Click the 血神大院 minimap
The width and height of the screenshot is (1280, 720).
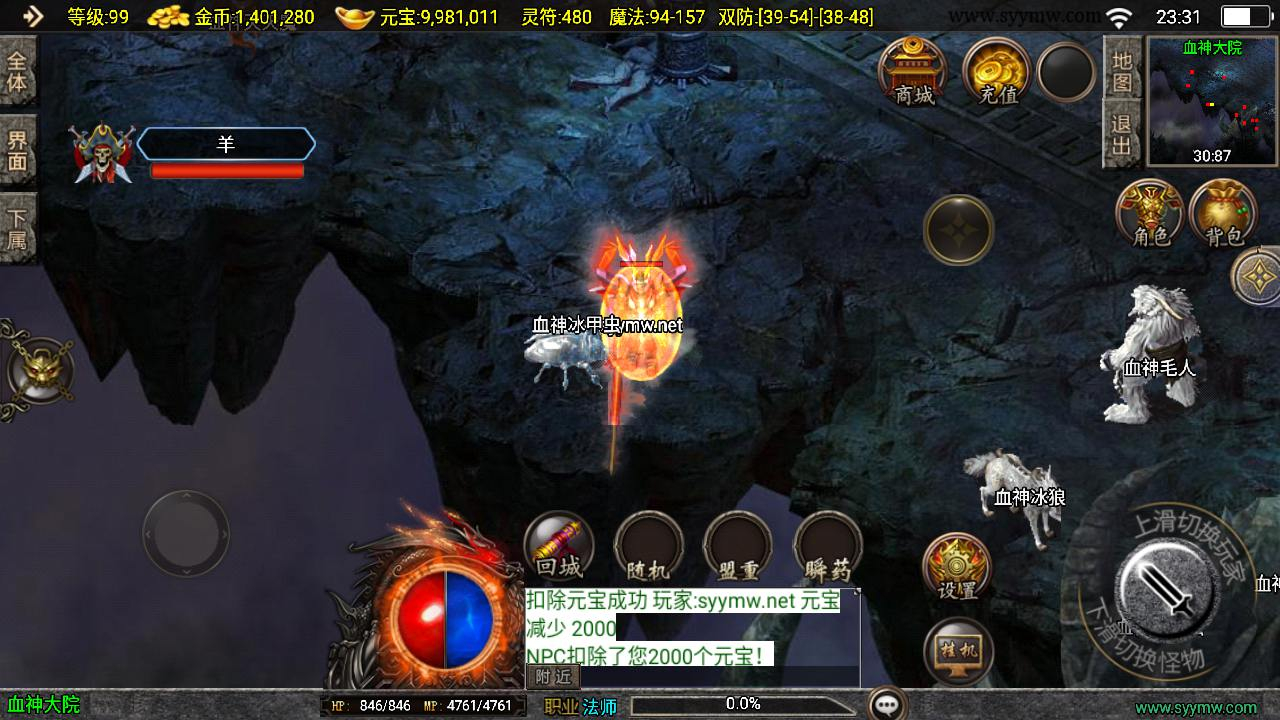coord(1211,100)
